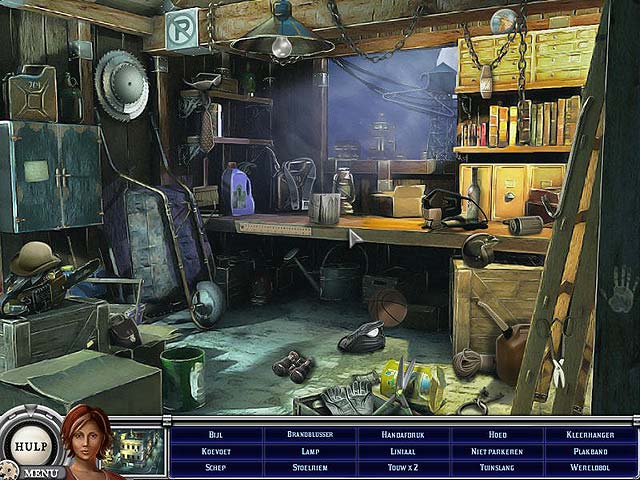Click the 'Tuinslang' list entry
Screen dimensions: 640x480
498,467
